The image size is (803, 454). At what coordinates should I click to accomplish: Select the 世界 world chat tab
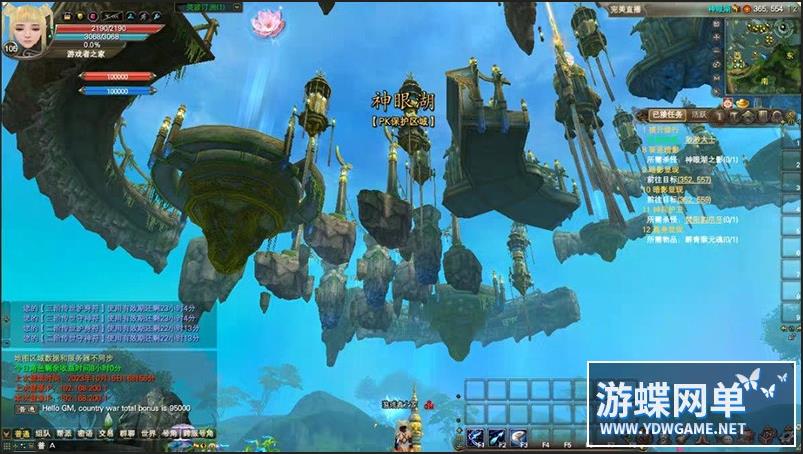[x=148, y=434]
